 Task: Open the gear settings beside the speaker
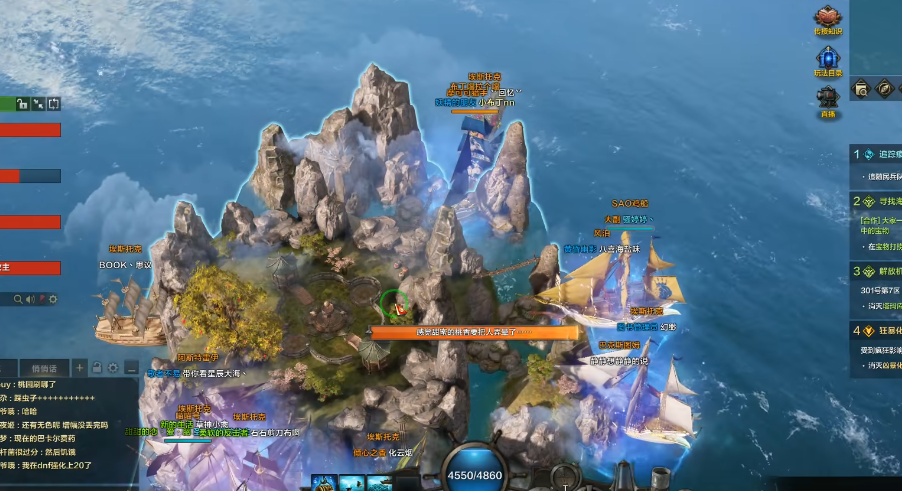[x=52, y=299]
